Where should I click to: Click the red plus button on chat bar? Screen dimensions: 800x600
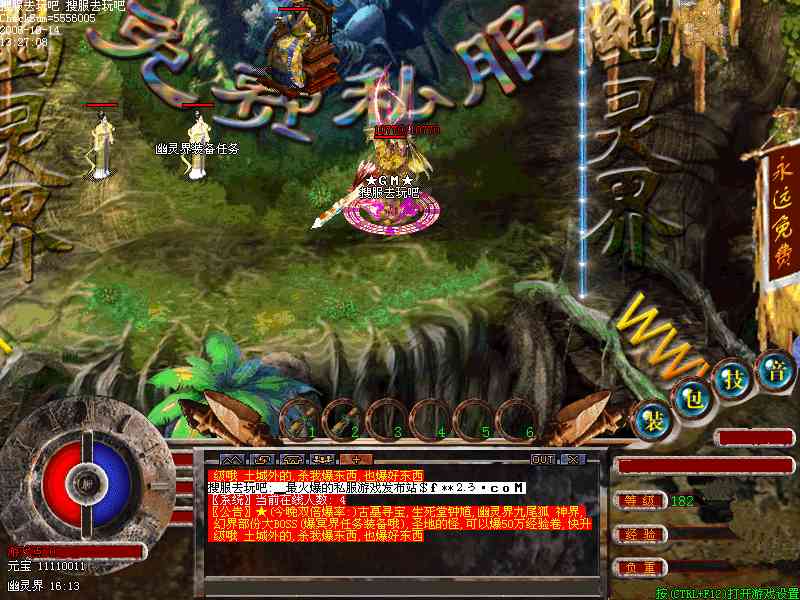[x=353, y=459]
